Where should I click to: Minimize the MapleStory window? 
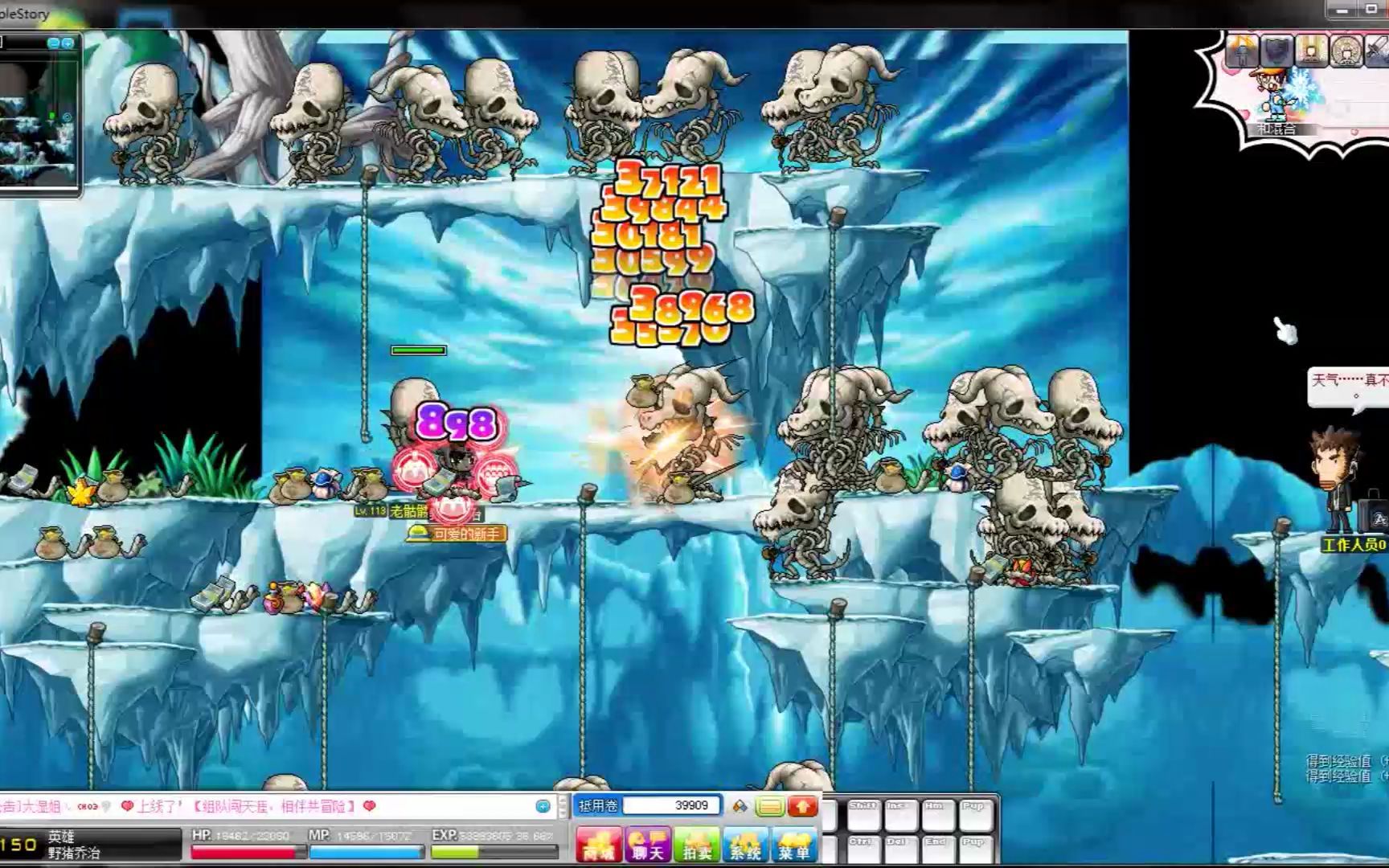pos(1341,10)
